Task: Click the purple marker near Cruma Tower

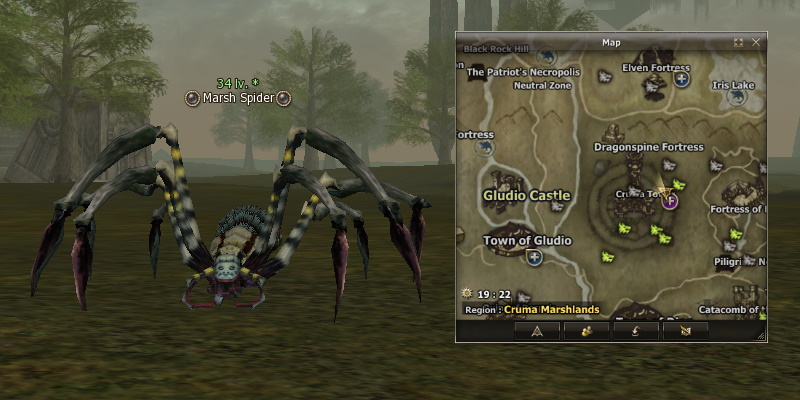Action: 671,200
